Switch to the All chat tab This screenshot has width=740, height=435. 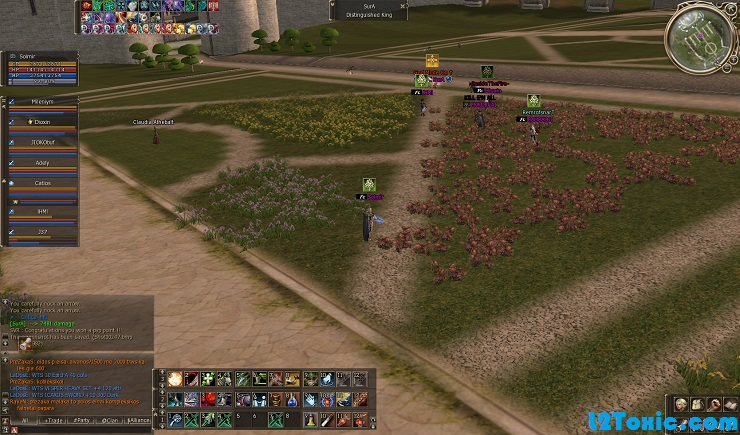pyautogui.click(x=23, y=420)
